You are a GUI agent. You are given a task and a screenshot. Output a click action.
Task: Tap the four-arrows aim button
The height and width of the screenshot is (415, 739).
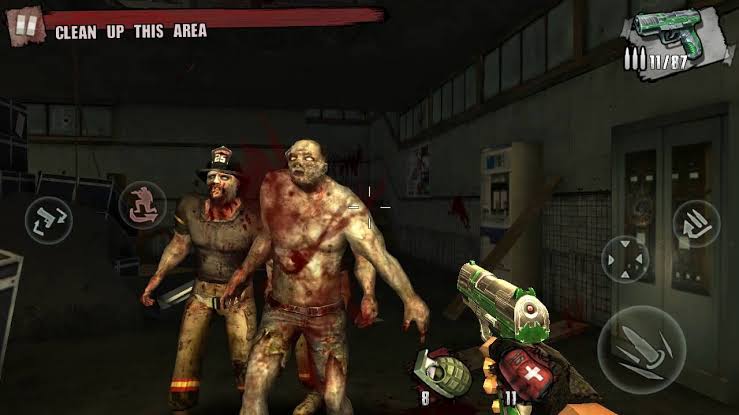[x=626, y=259]
